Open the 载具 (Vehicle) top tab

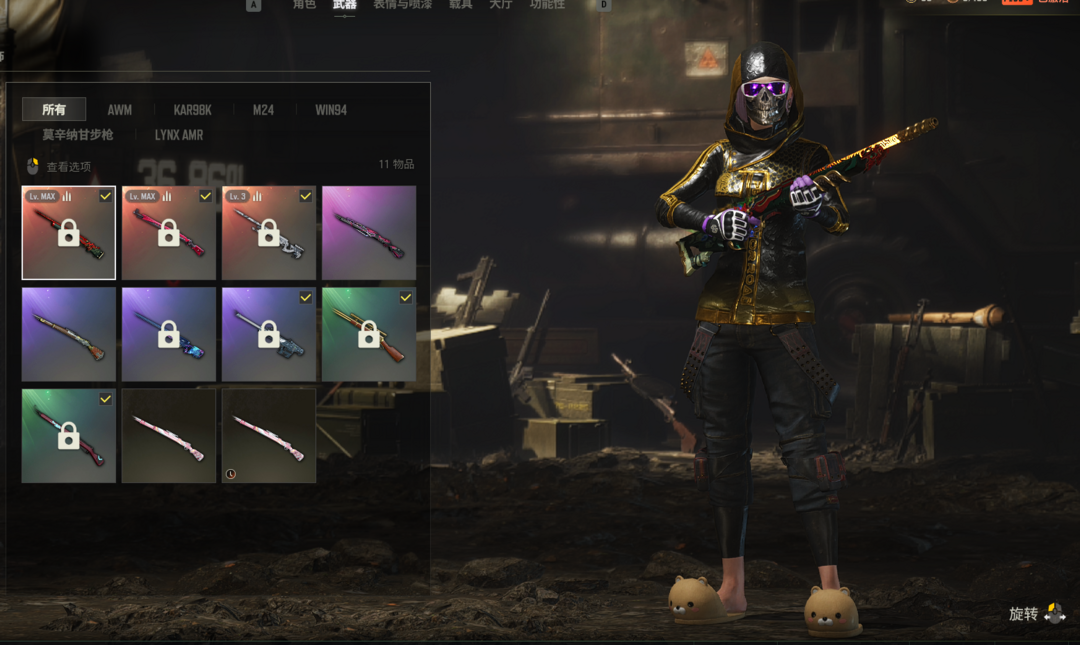click(x=460, y=5)
